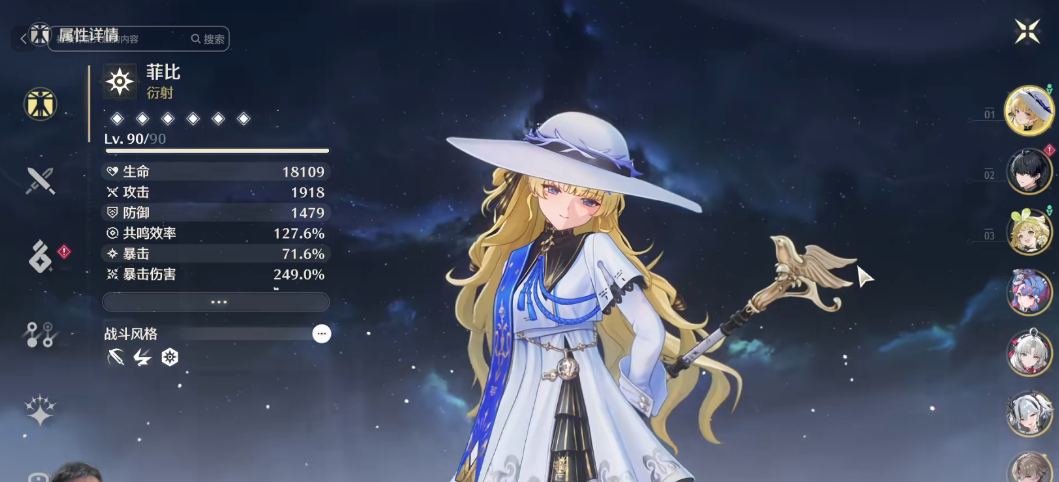Select the Vitruvian attributes tab
This screenshot has height=482, width=1059.
[41, 104]
